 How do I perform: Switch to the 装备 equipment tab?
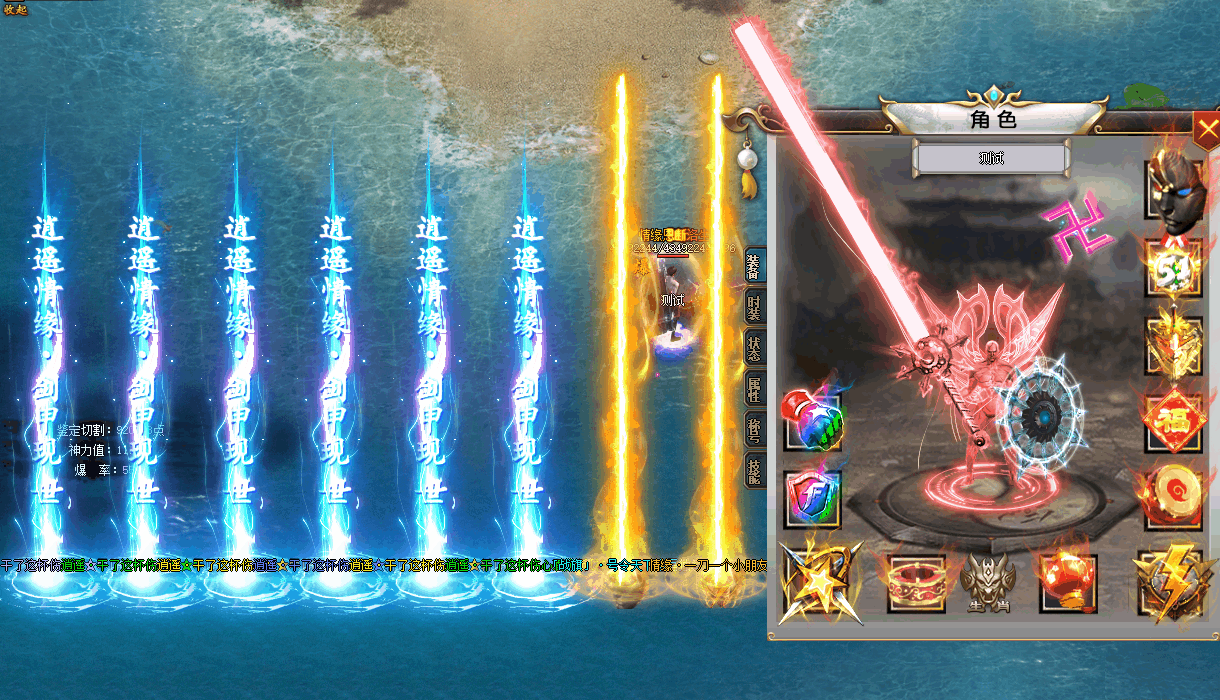click(x=755, y=268)
